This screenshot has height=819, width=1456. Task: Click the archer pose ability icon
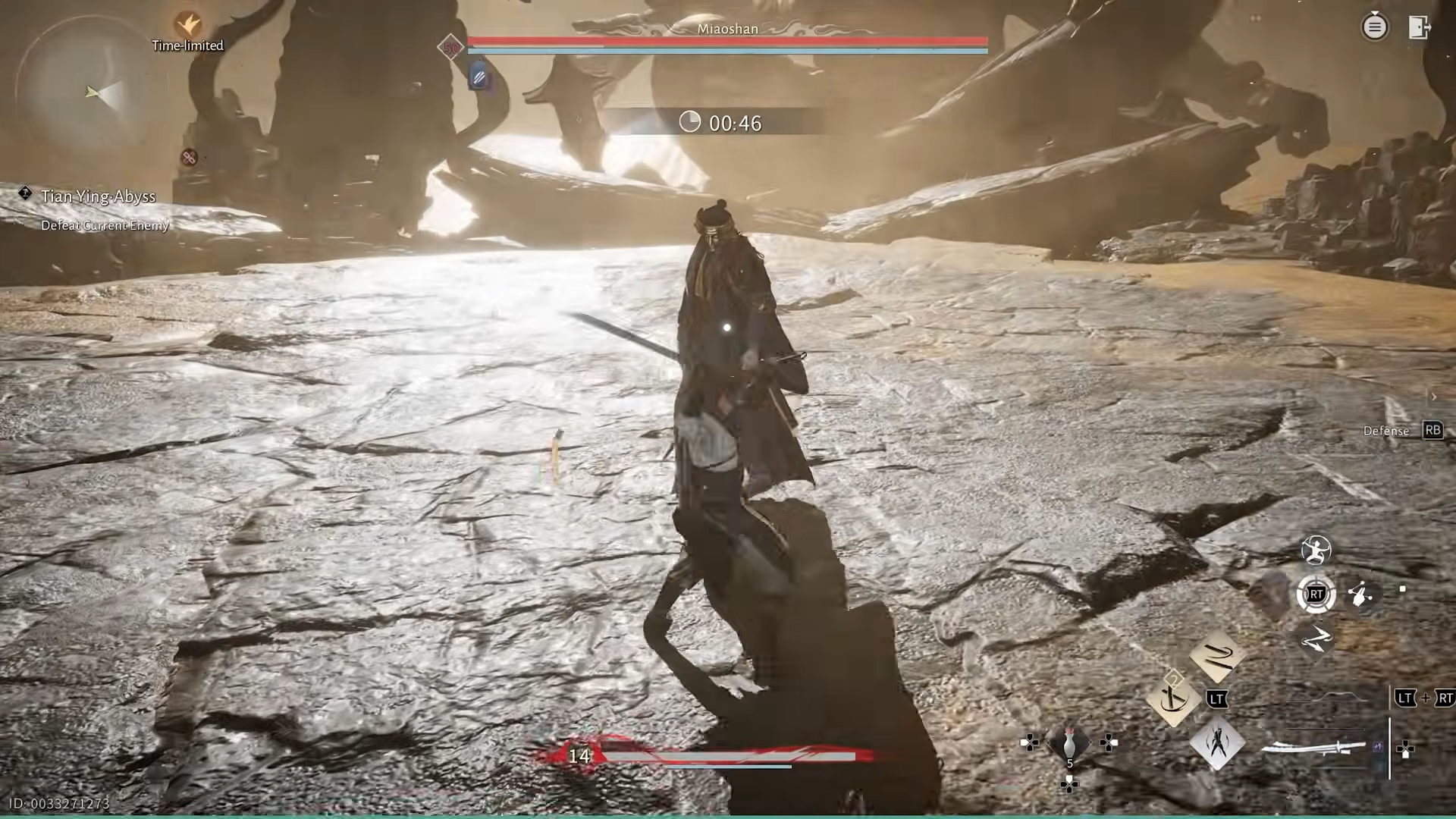1317,551
